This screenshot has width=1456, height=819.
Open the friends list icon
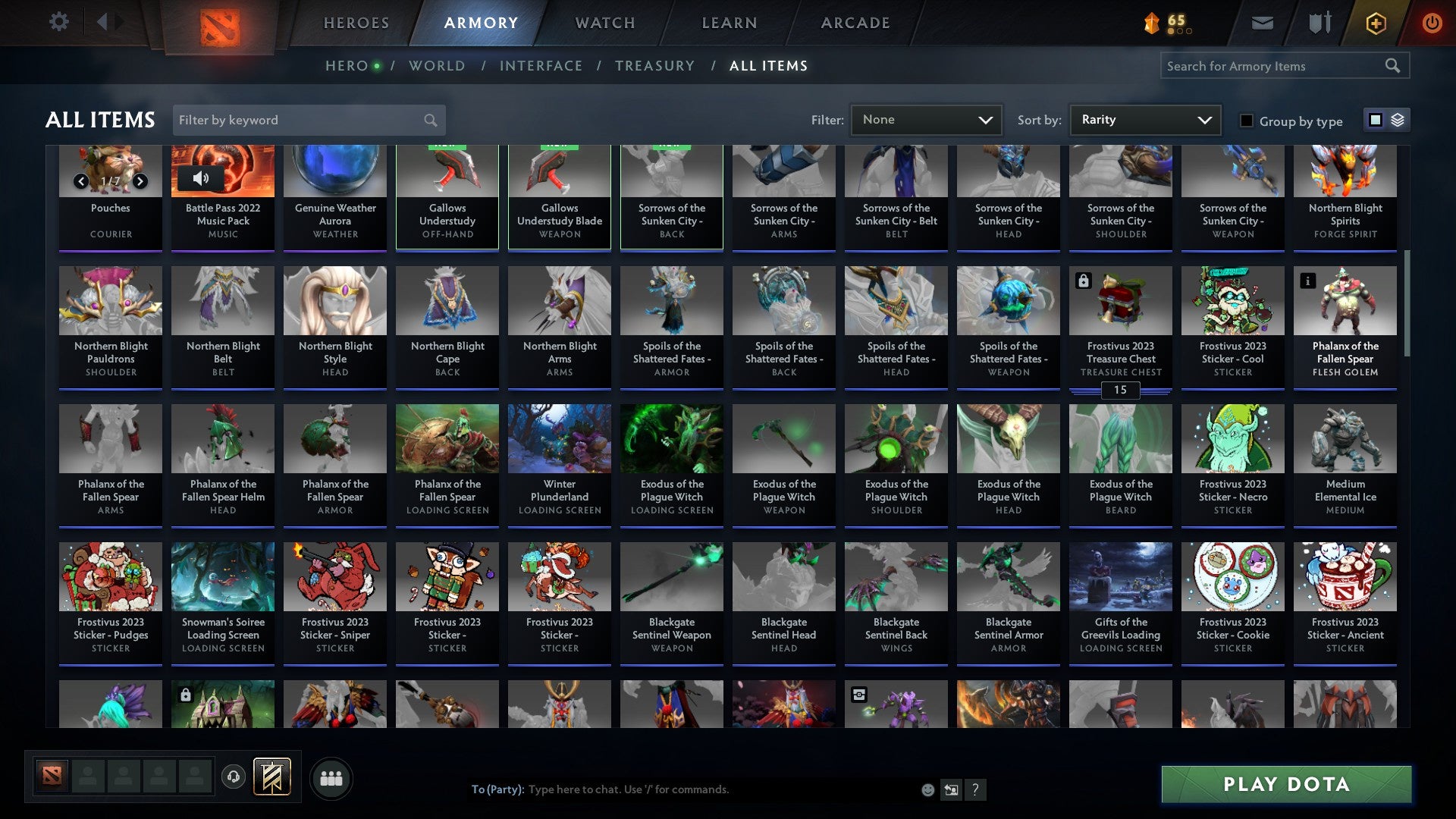click(x=331, y=777)
